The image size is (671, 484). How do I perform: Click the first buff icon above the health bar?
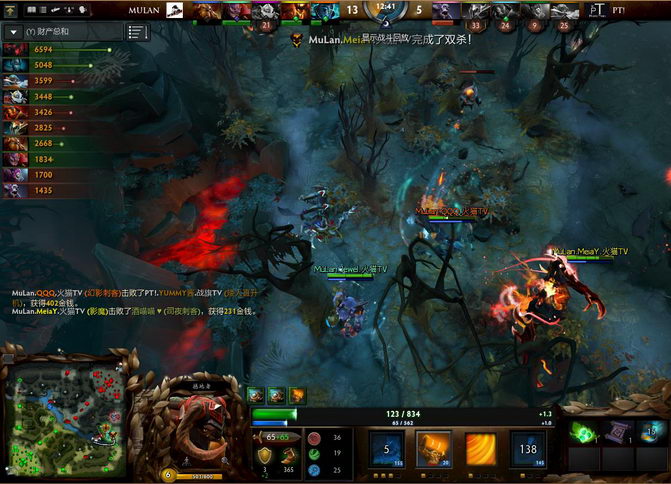click(x=255, y=396)
